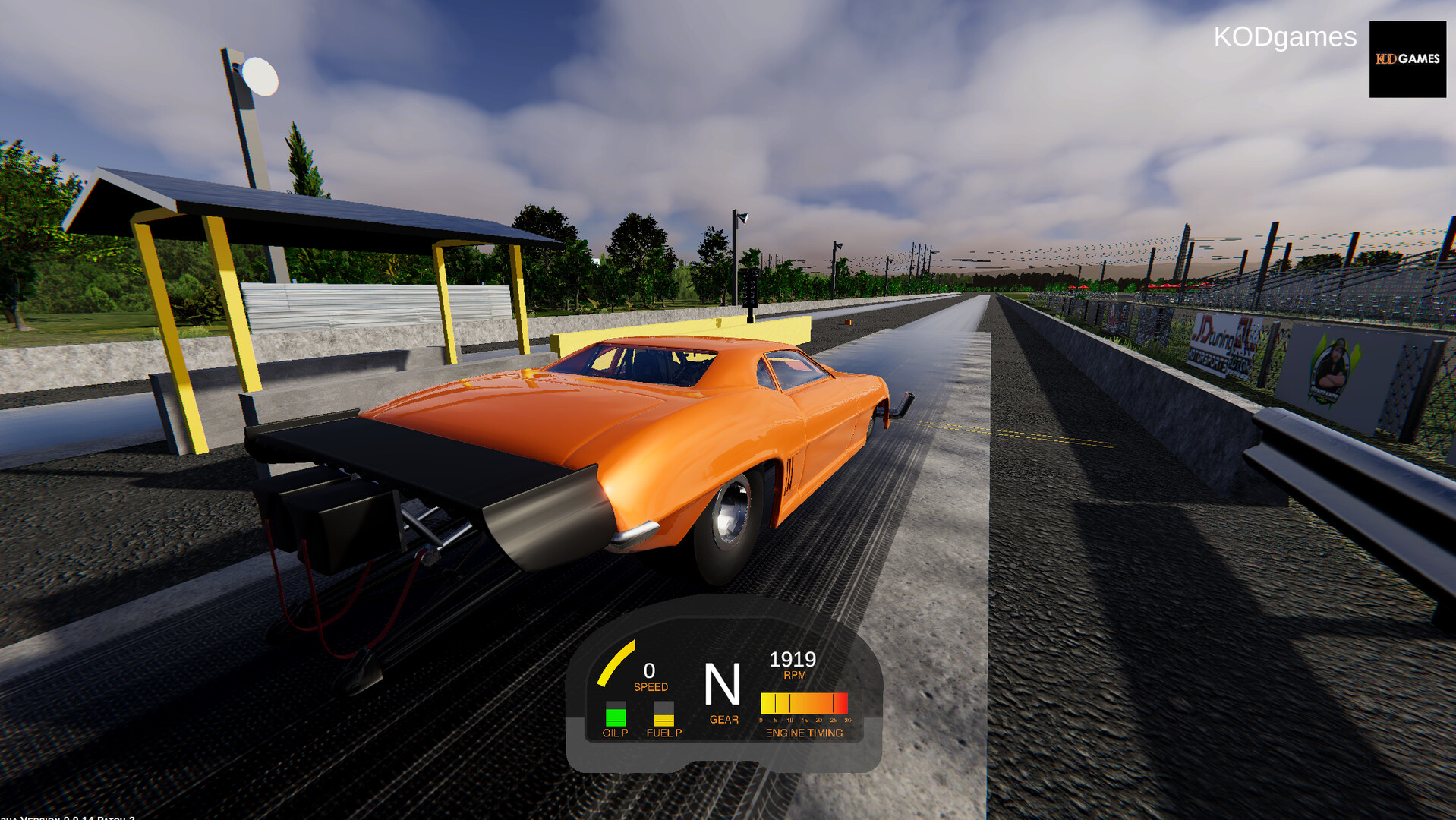Screen dimensions: 1456x820
Task: Expand the ENGINE TIMING scale readout
Action: pyautogui.click(x=805, y=719)
